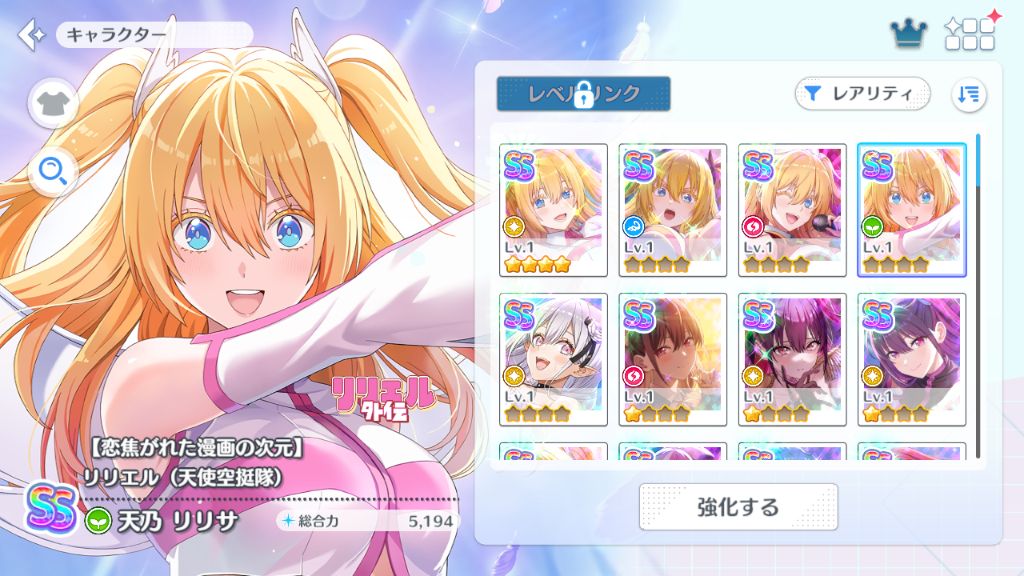
Task: Click the 強化する button
Action: point(738,506)
